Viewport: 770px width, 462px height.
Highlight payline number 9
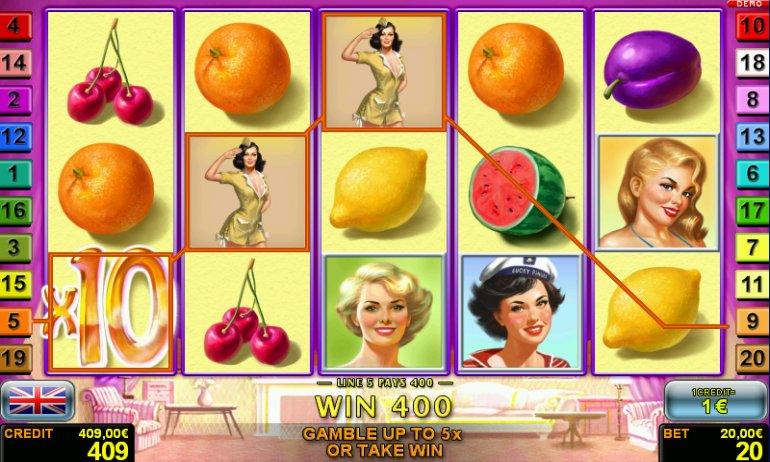(752, 321)
